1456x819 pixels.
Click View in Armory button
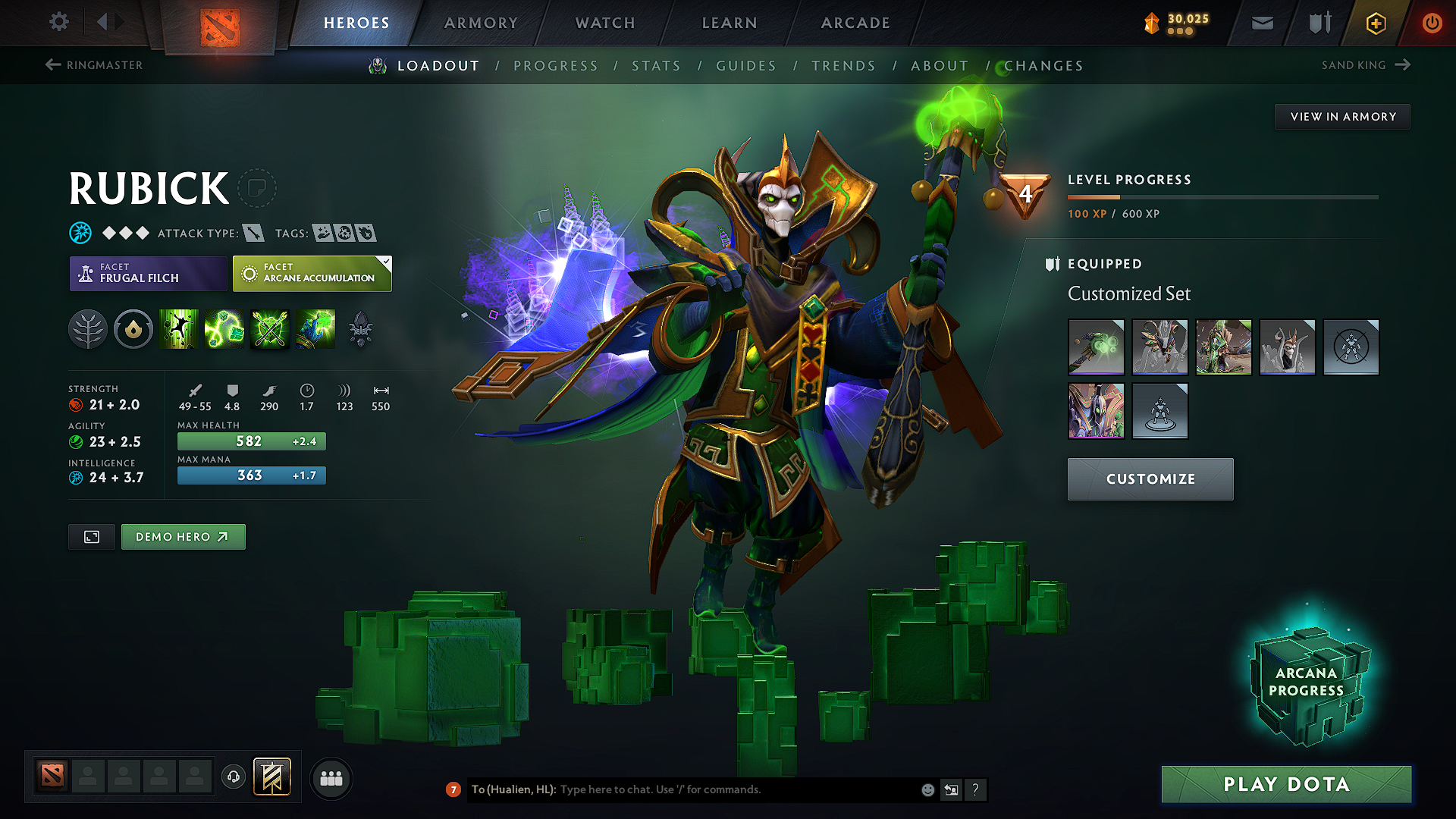coord(1342,117)
